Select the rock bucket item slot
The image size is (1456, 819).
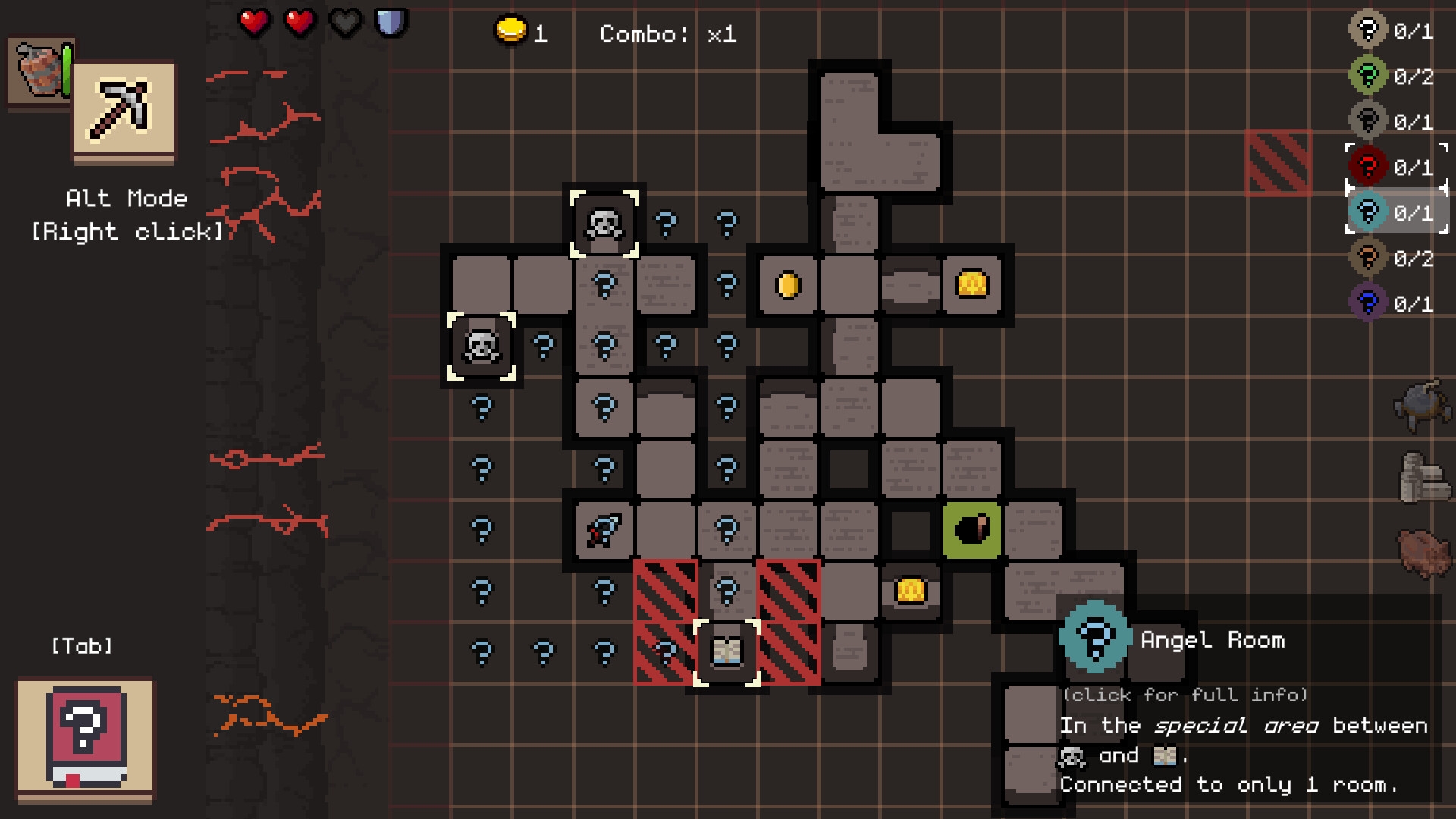39,71
